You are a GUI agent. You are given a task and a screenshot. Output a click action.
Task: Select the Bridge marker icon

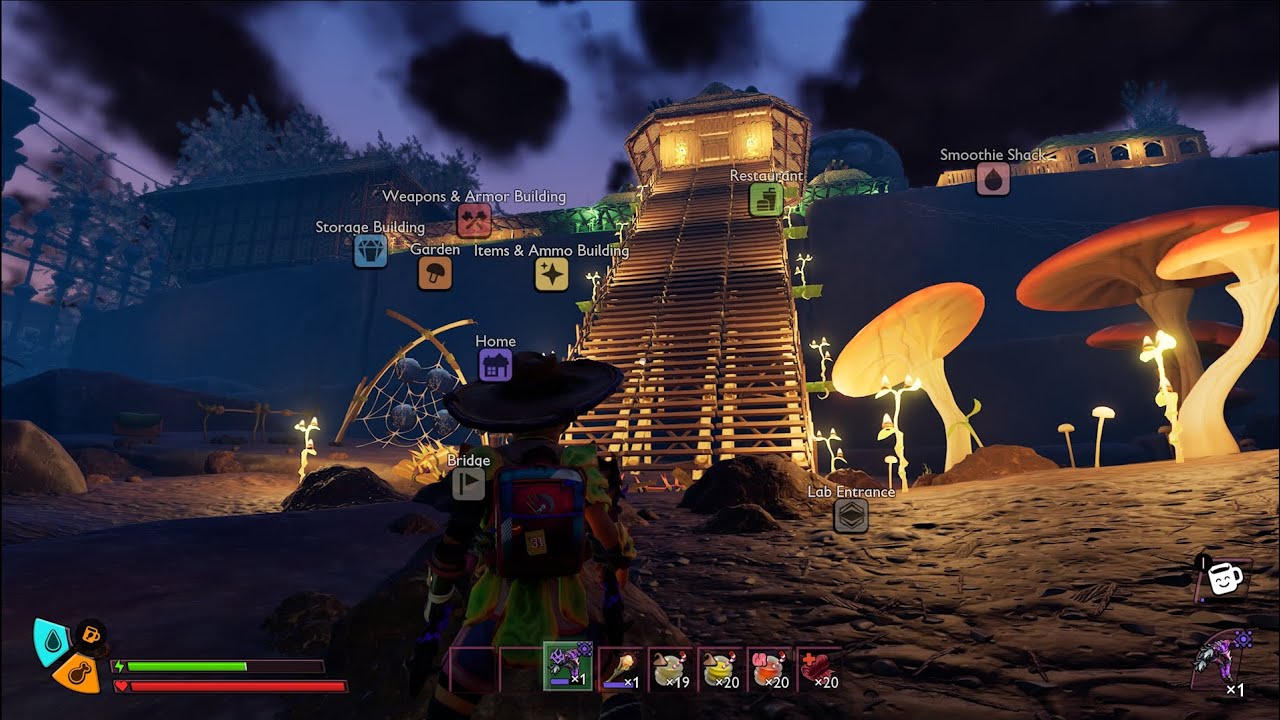(x=468, y=484)
